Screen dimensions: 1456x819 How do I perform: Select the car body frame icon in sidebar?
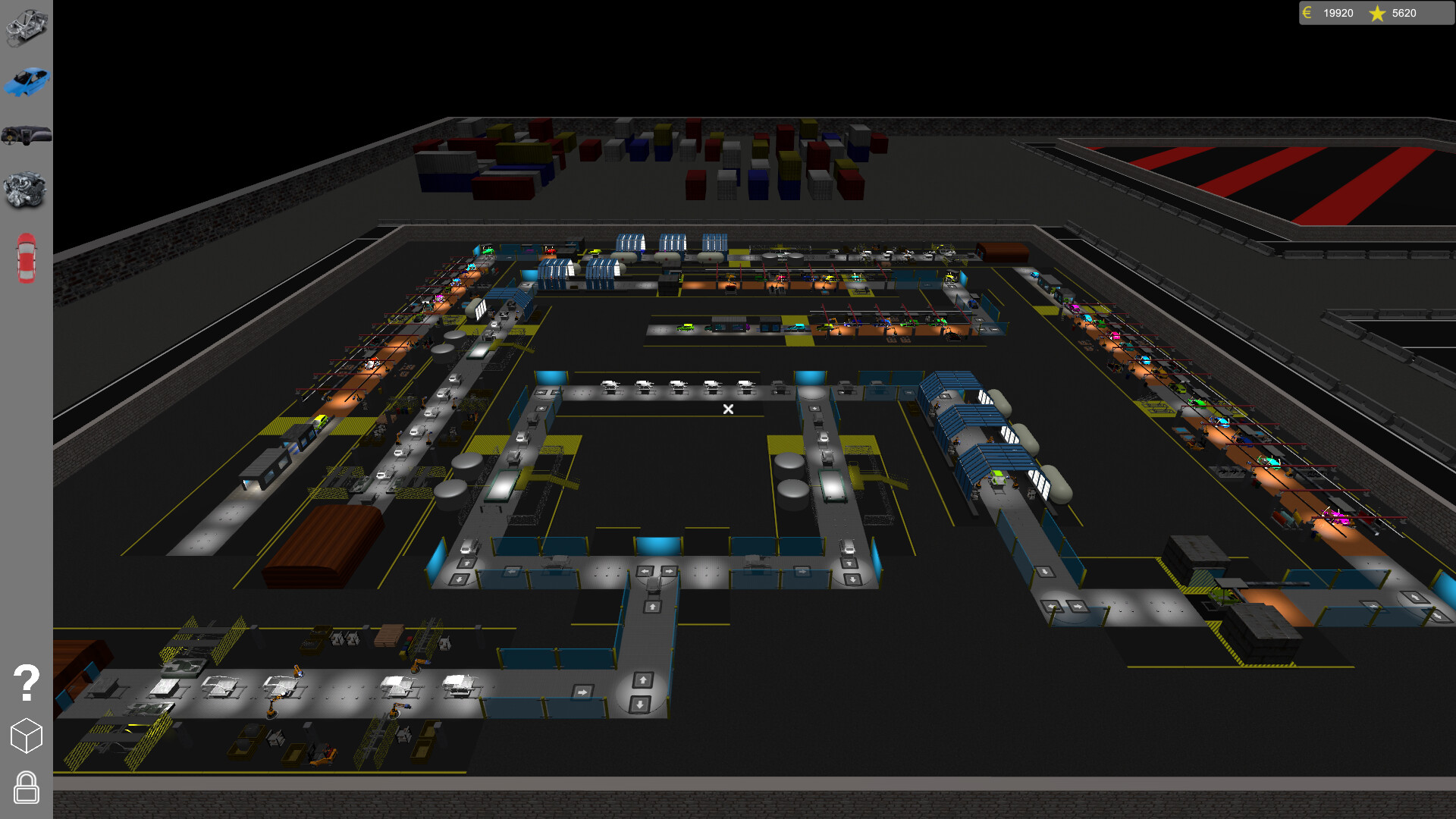[27, 29]
